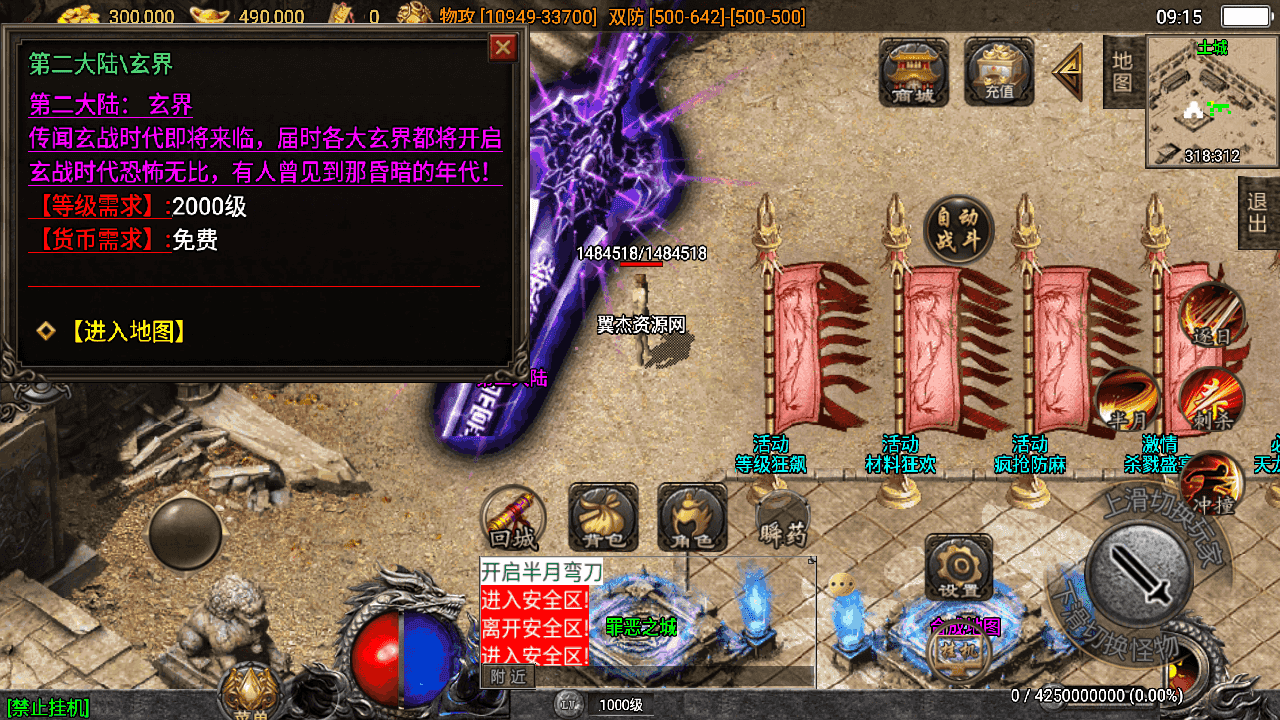Switch to the 附近 chat channel tab

pyautogui.click(x=510, y=676)
